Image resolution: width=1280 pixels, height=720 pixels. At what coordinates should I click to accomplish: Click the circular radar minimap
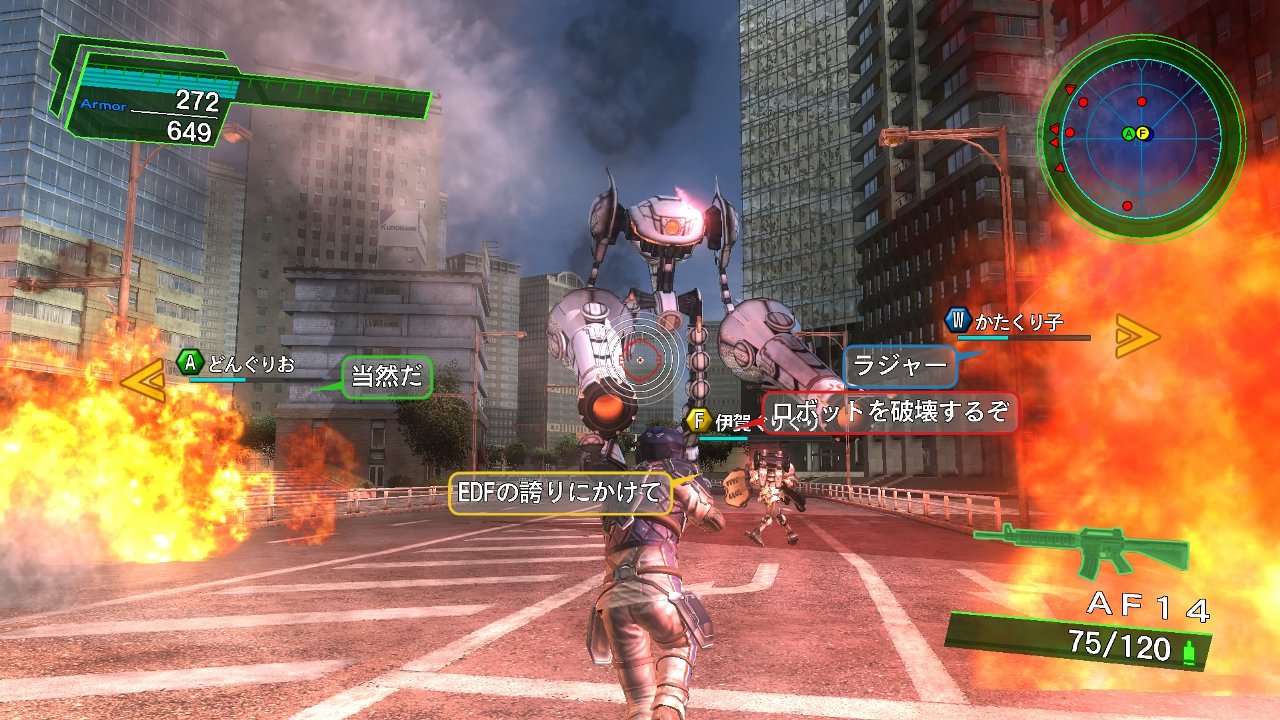pos(1141,134)
